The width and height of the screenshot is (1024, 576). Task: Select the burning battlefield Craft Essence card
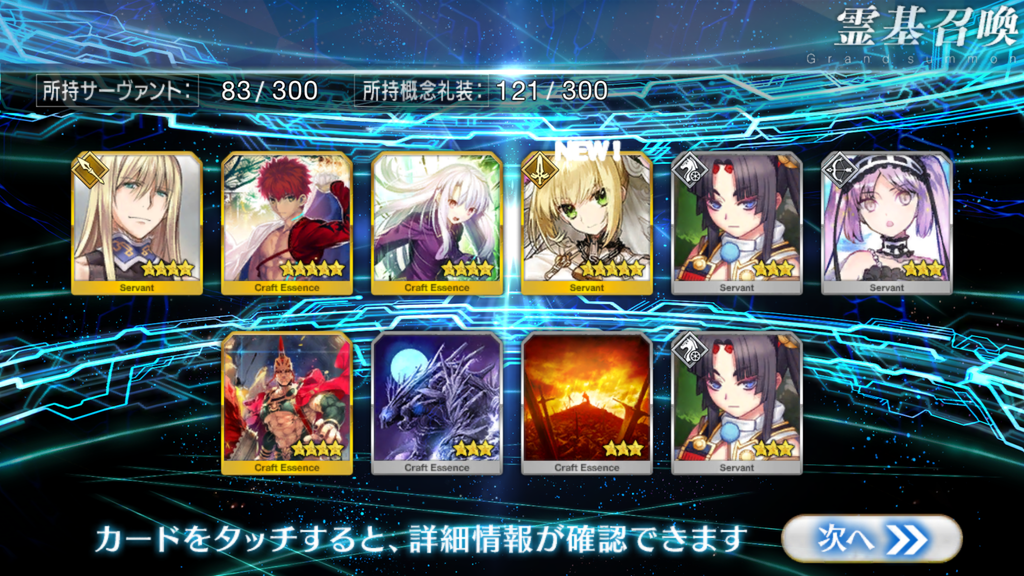pyautogui.click(x=587, y=403)
